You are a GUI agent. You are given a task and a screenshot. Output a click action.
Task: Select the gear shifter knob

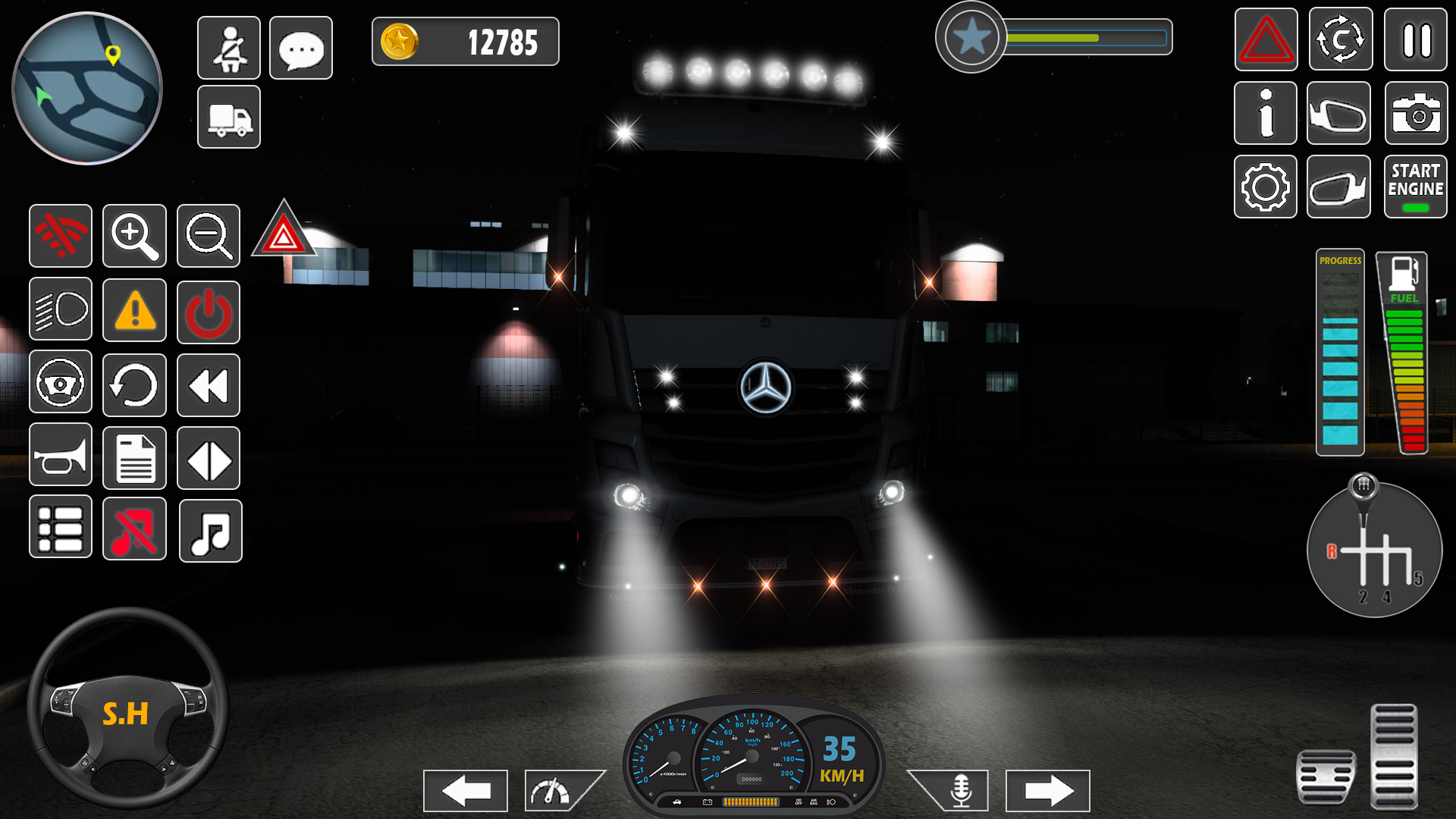(1363, 485)
